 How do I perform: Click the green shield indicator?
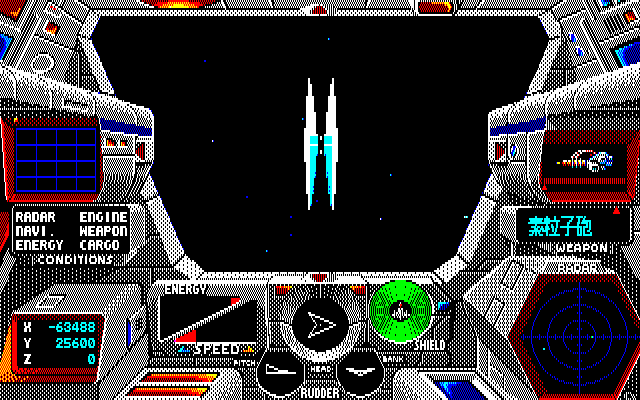coord(401,310)
